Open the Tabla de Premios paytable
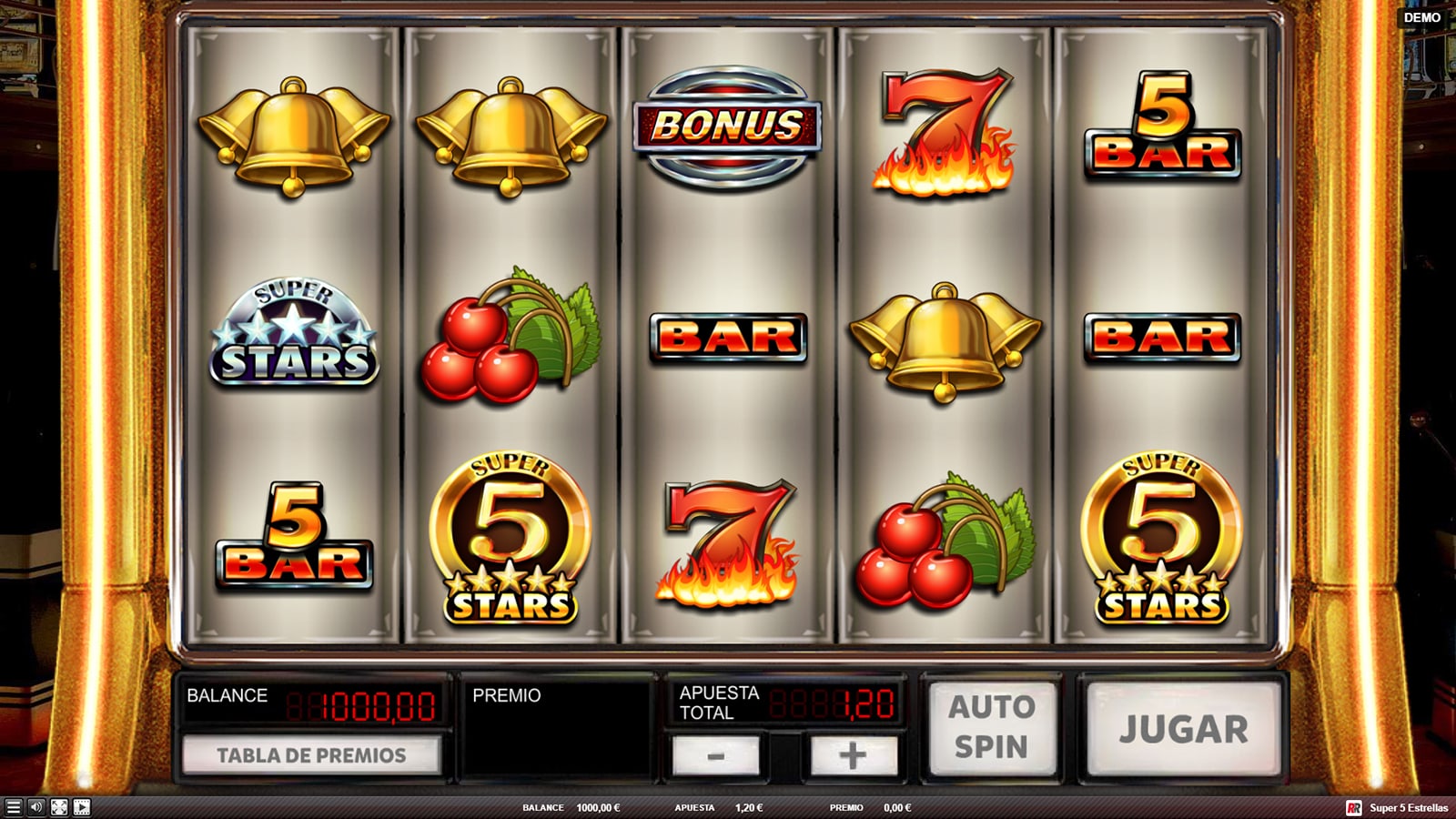 pyautogui.click(x=311, y=755)
